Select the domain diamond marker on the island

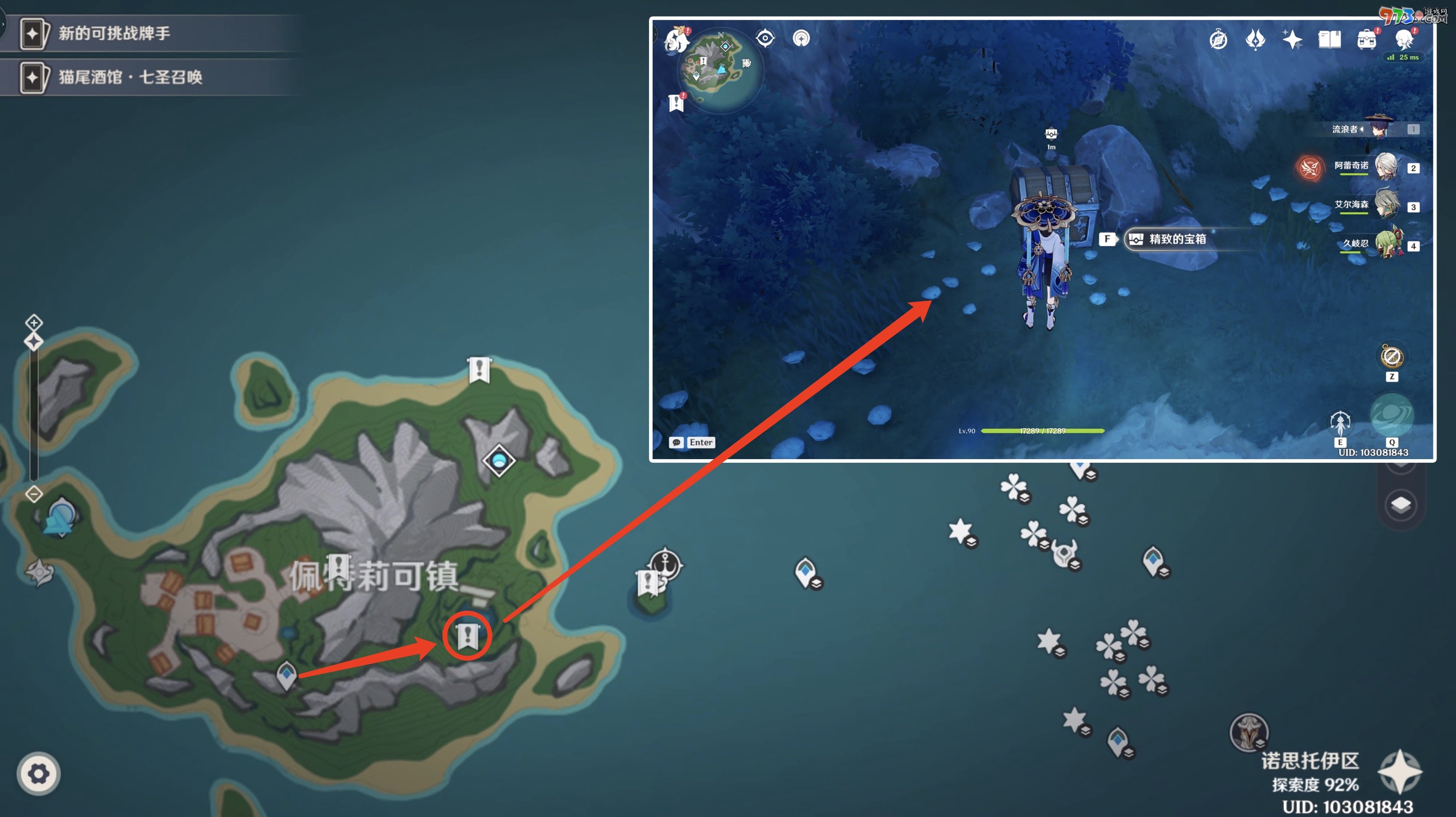tap(499, 460)
